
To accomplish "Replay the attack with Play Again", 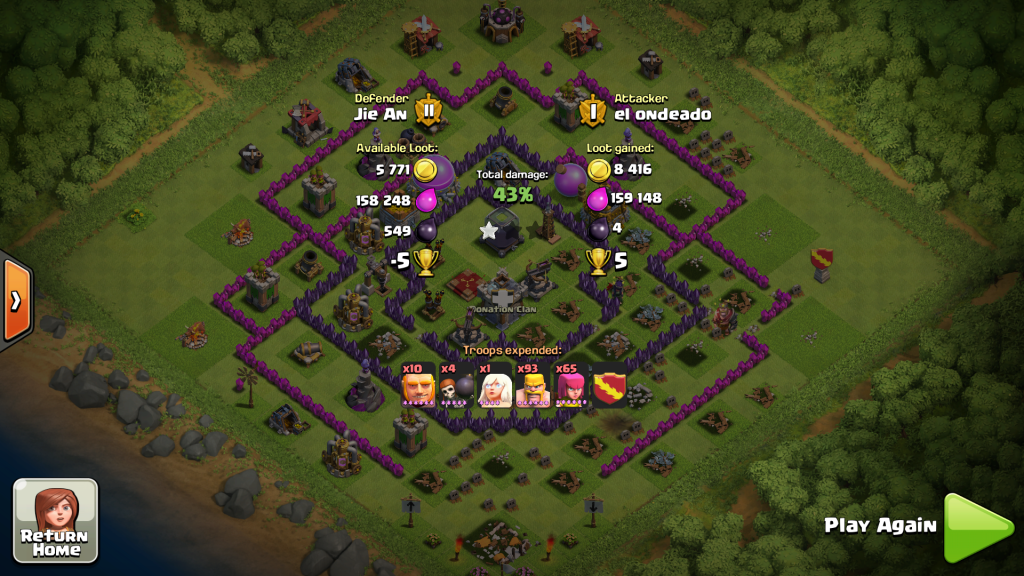I will pos(975,526).
